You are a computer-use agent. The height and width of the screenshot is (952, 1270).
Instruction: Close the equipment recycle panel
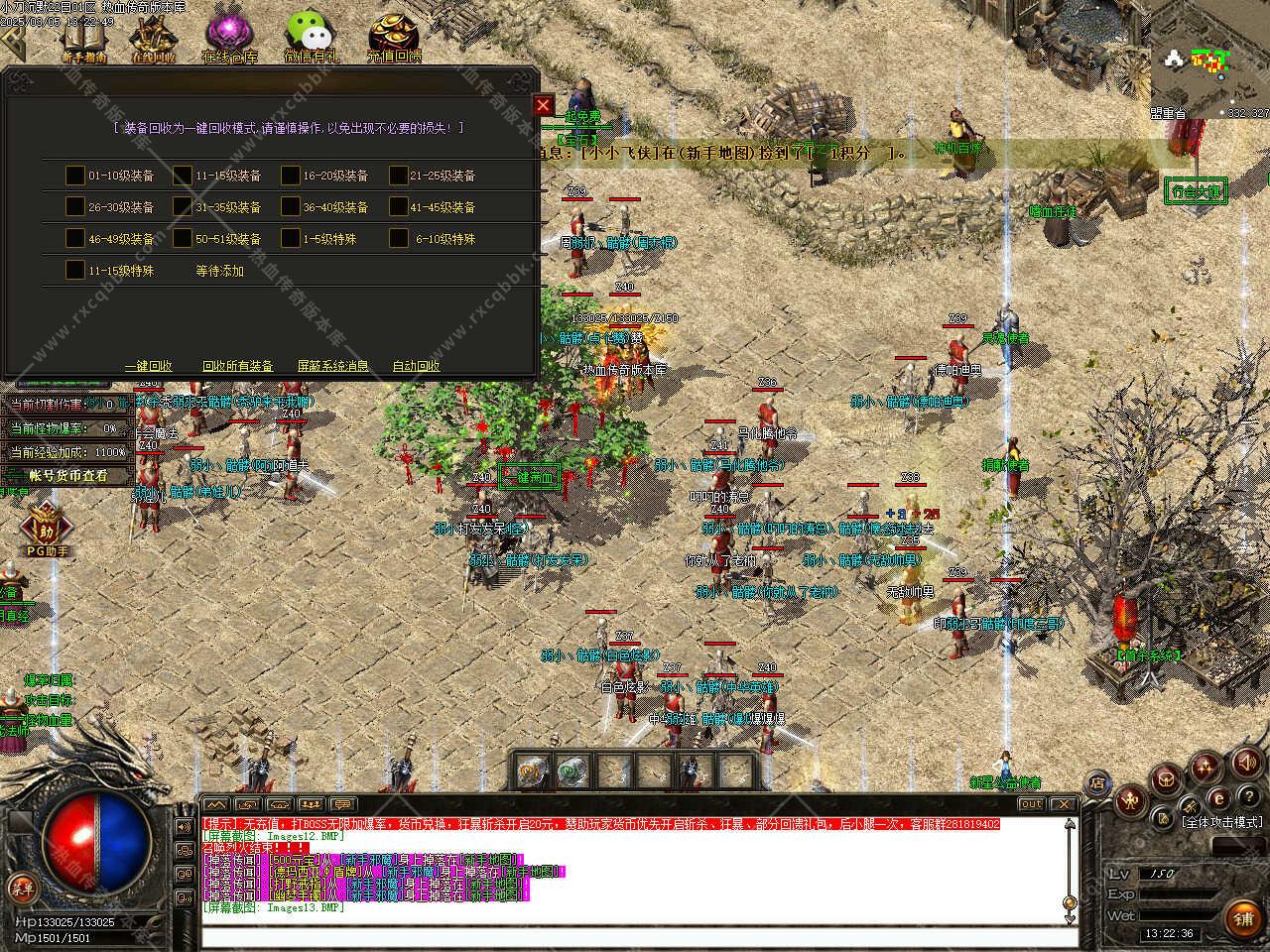click(x=543, y=105)
